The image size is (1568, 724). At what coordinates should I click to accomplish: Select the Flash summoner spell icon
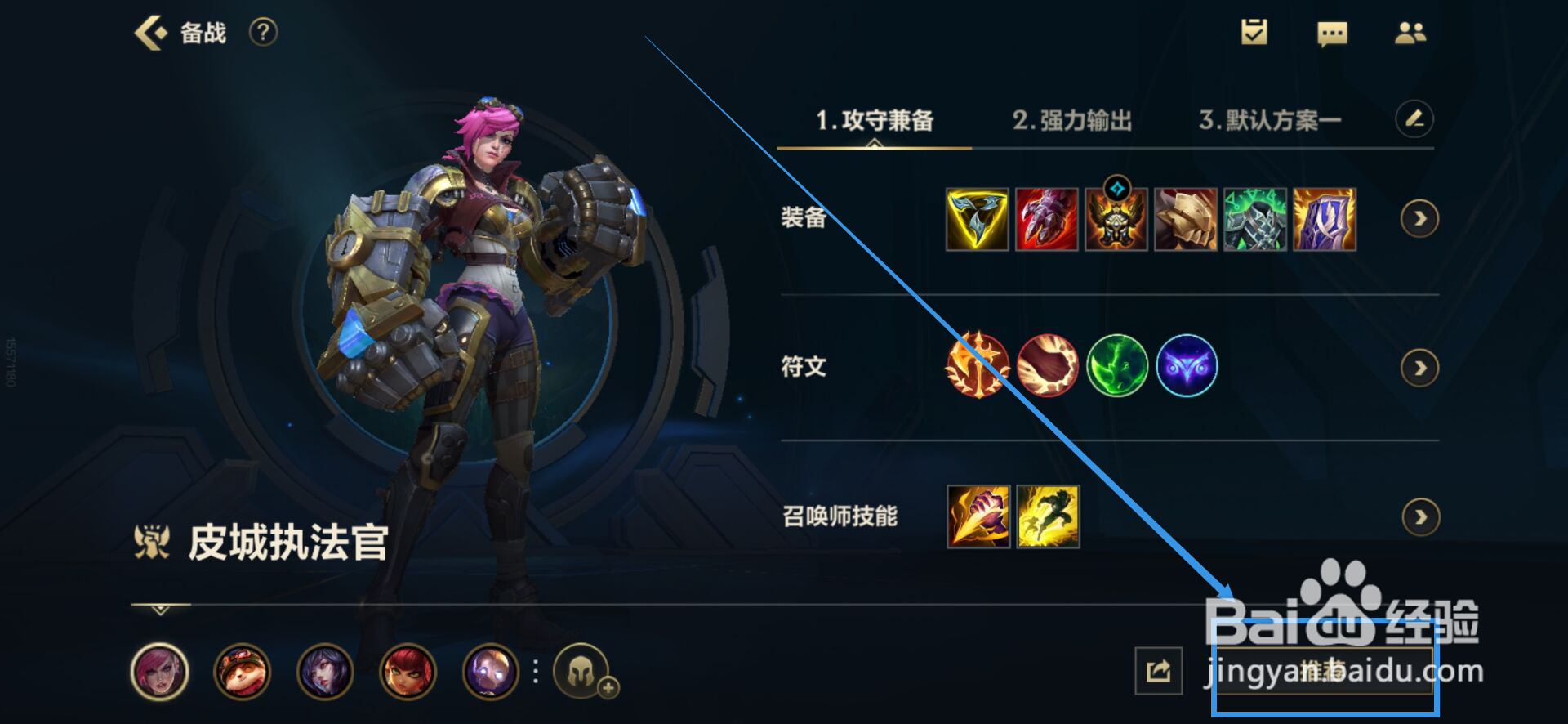1047,517
